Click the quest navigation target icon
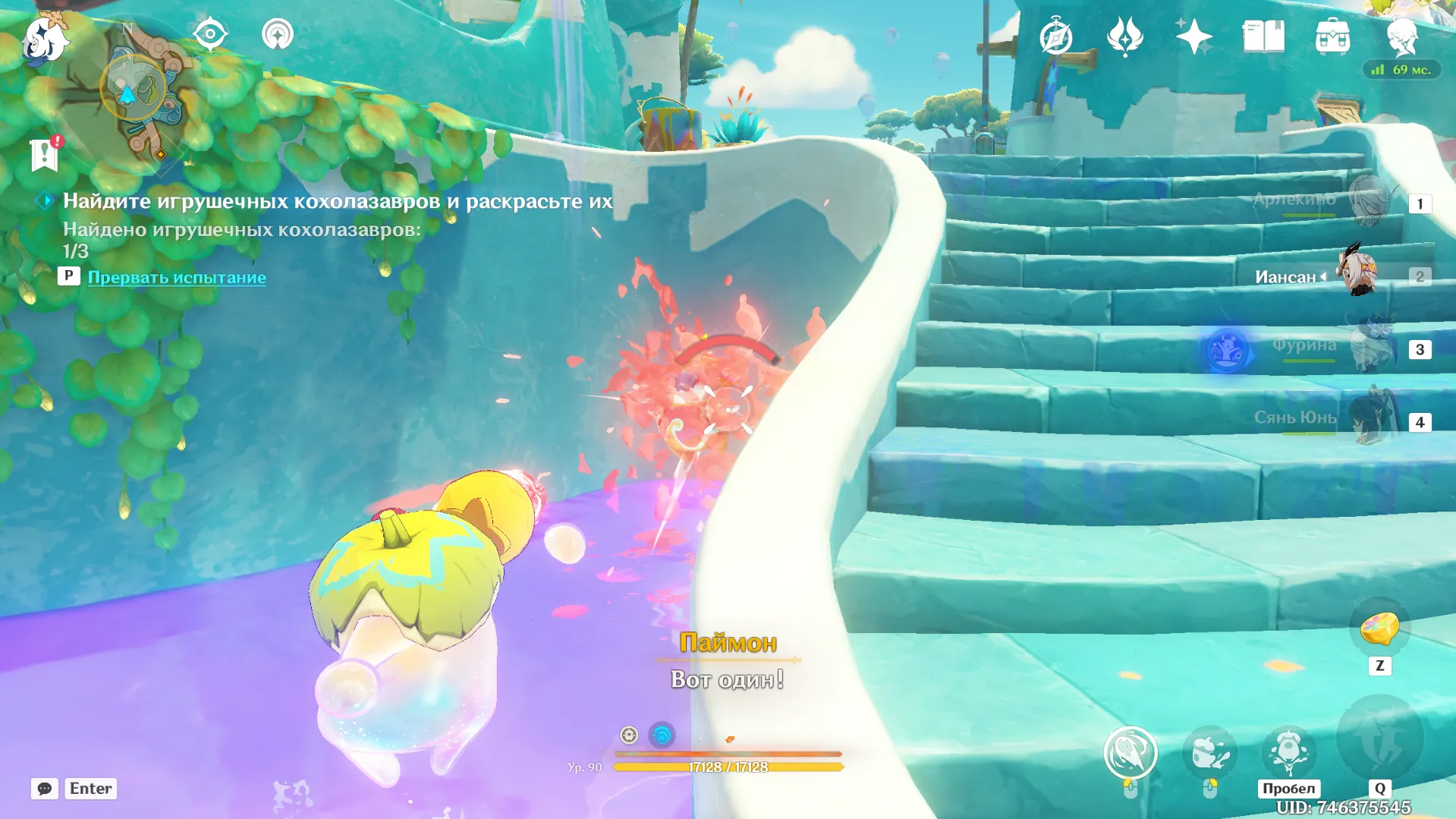Viewport: 1456px width, 819px height. point(210,34)
